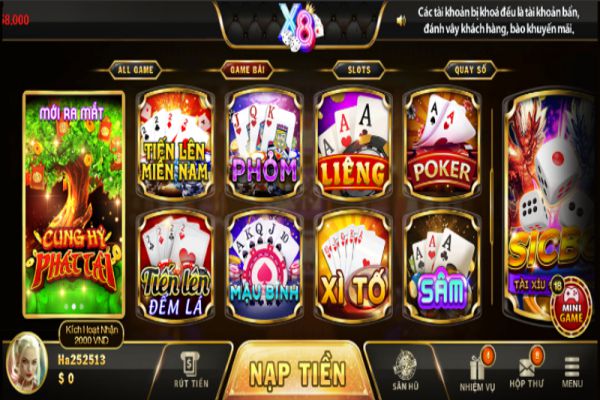Viewport: 600px width, 400px height.
Task: Open the MENU button
Action: pyautogui.click(x=572, y=371)
